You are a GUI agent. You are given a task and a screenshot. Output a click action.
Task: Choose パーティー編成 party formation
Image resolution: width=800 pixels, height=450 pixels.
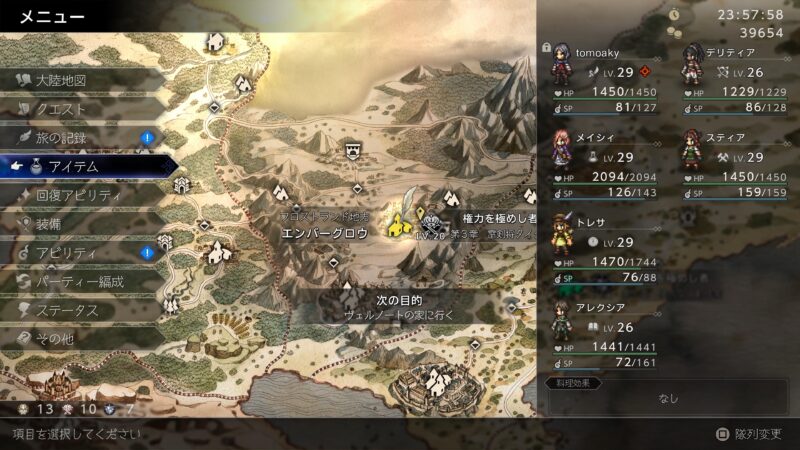click(80, 282)
